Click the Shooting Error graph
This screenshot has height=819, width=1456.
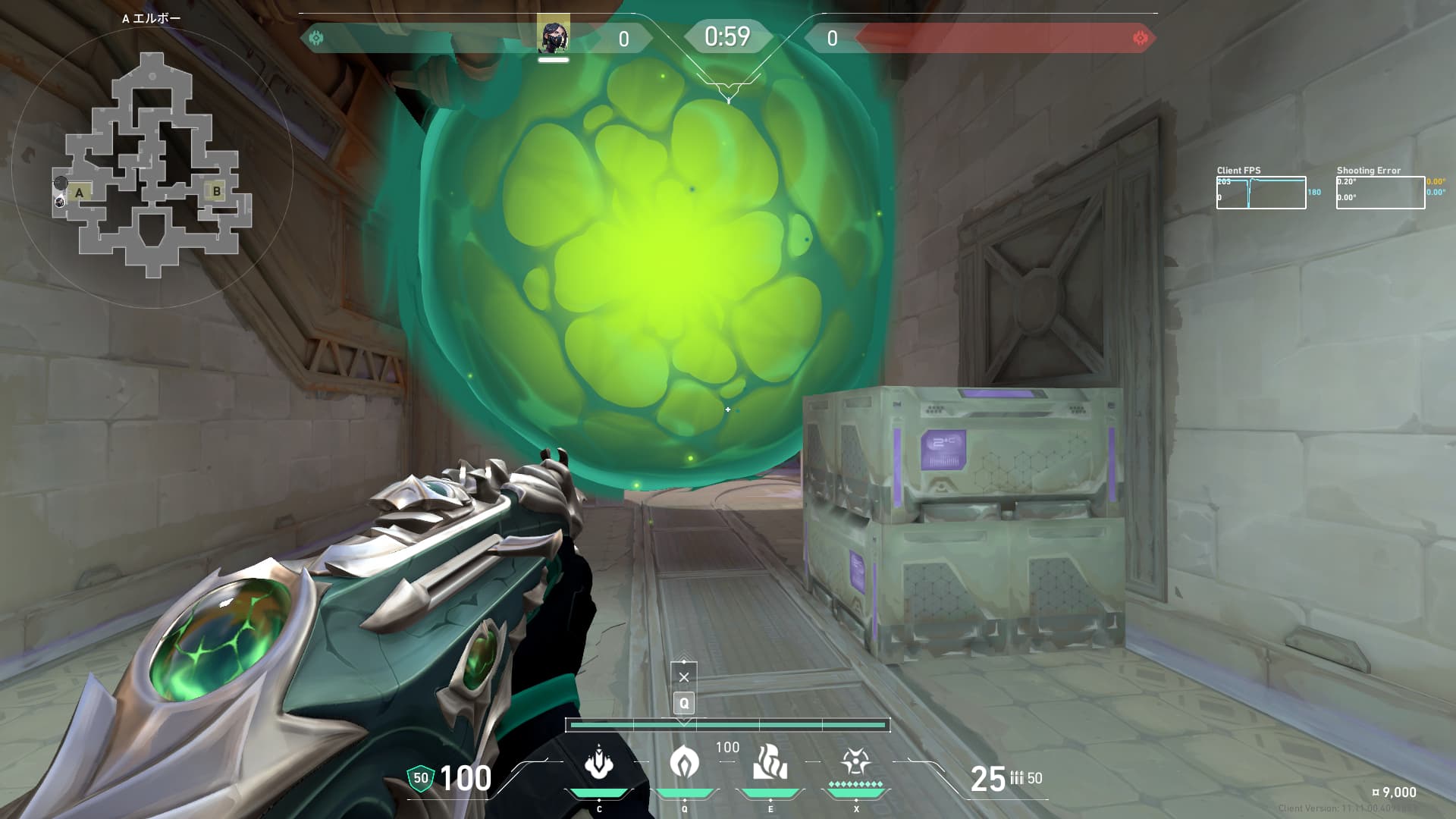[1380, 193]
